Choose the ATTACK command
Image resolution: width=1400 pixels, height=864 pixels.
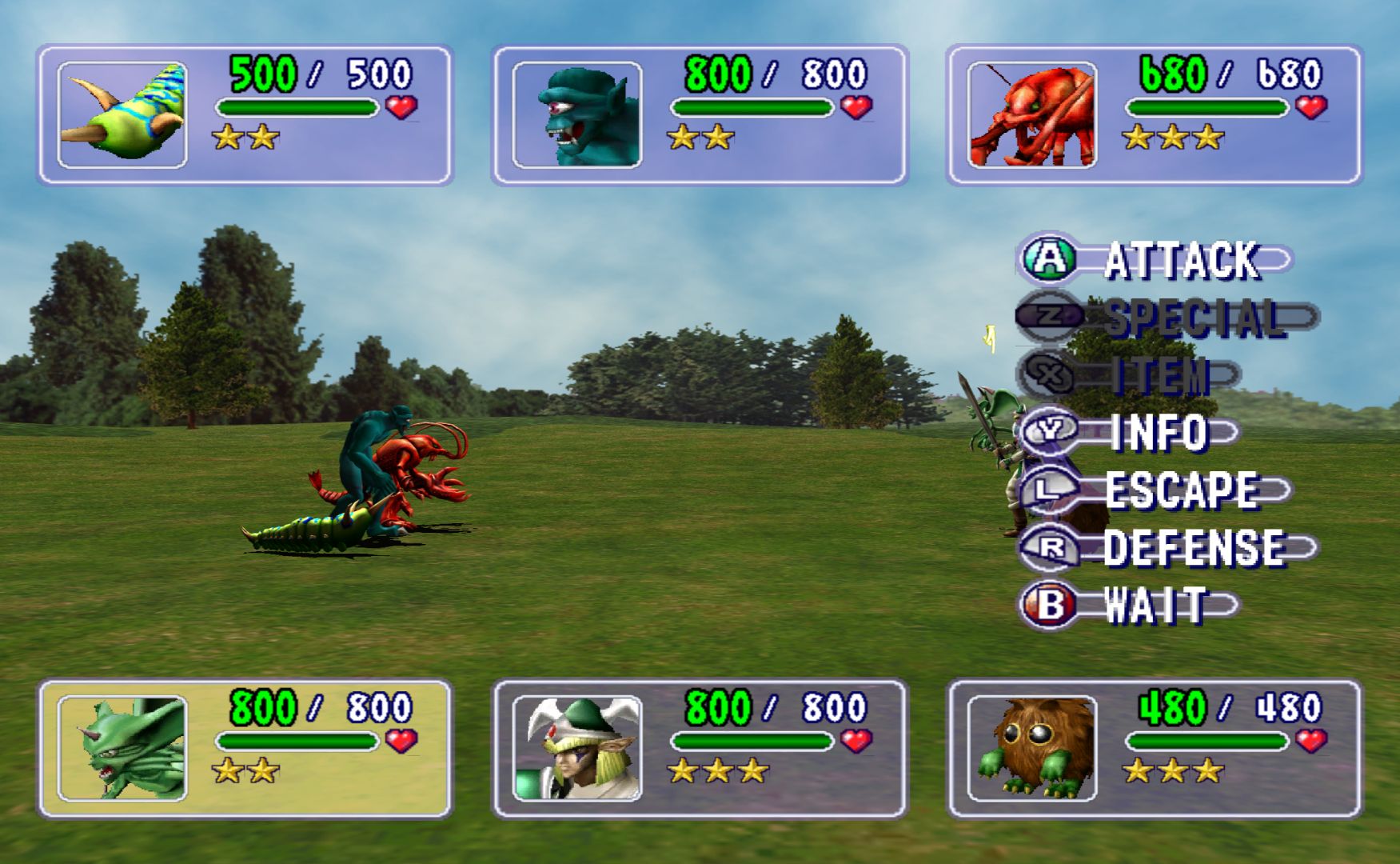(x=1156, y=260)
